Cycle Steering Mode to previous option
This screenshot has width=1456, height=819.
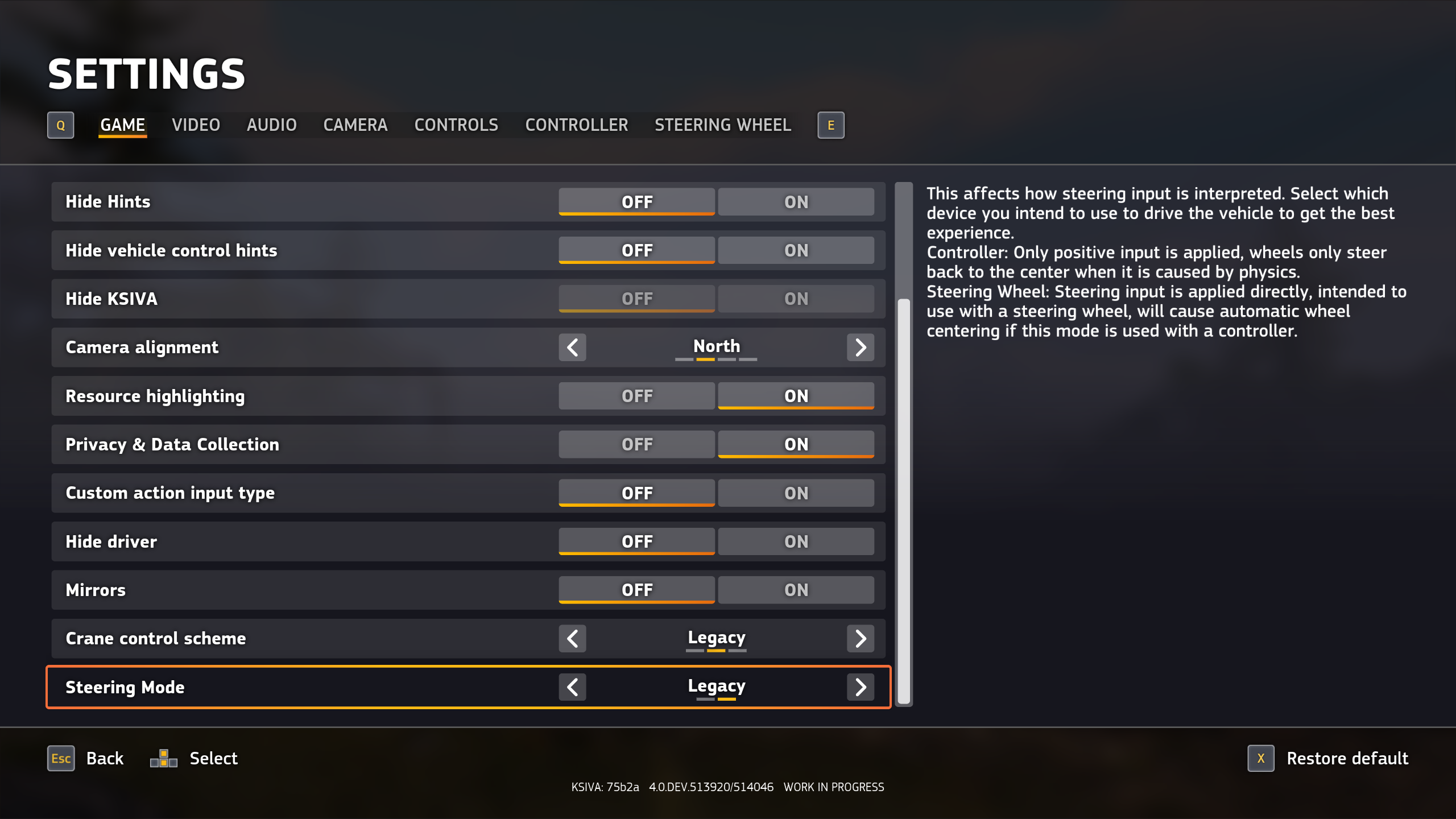point(572,687)
